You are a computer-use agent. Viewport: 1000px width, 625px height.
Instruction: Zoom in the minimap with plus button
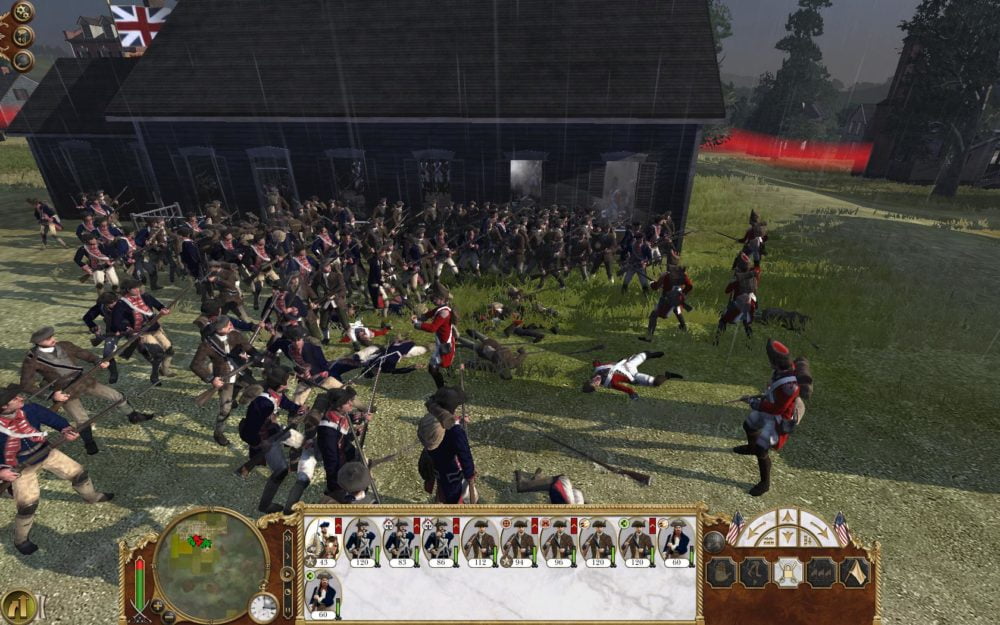point(157,605)
